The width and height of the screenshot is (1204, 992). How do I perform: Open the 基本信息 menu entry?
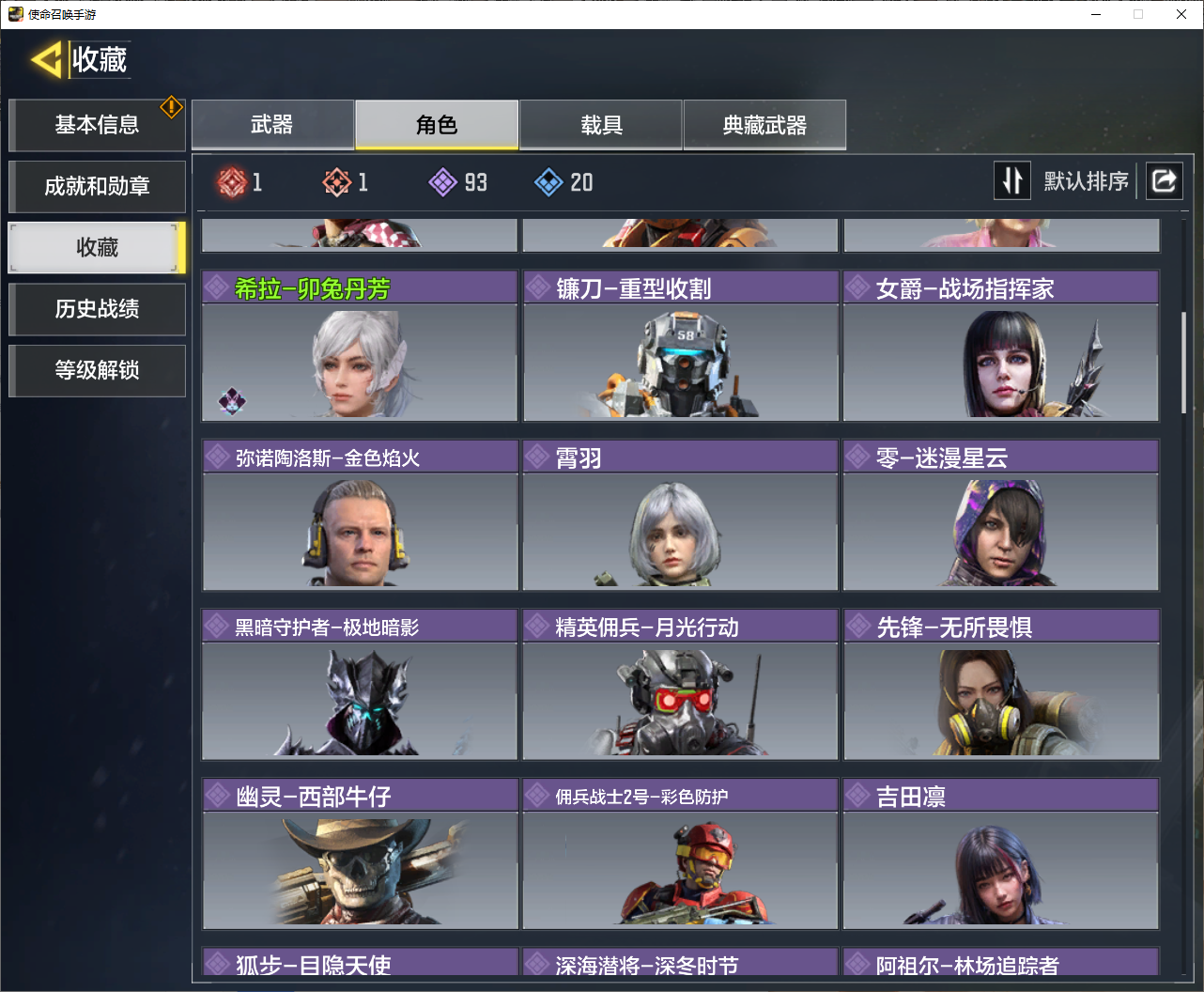(x=97, y=125)
